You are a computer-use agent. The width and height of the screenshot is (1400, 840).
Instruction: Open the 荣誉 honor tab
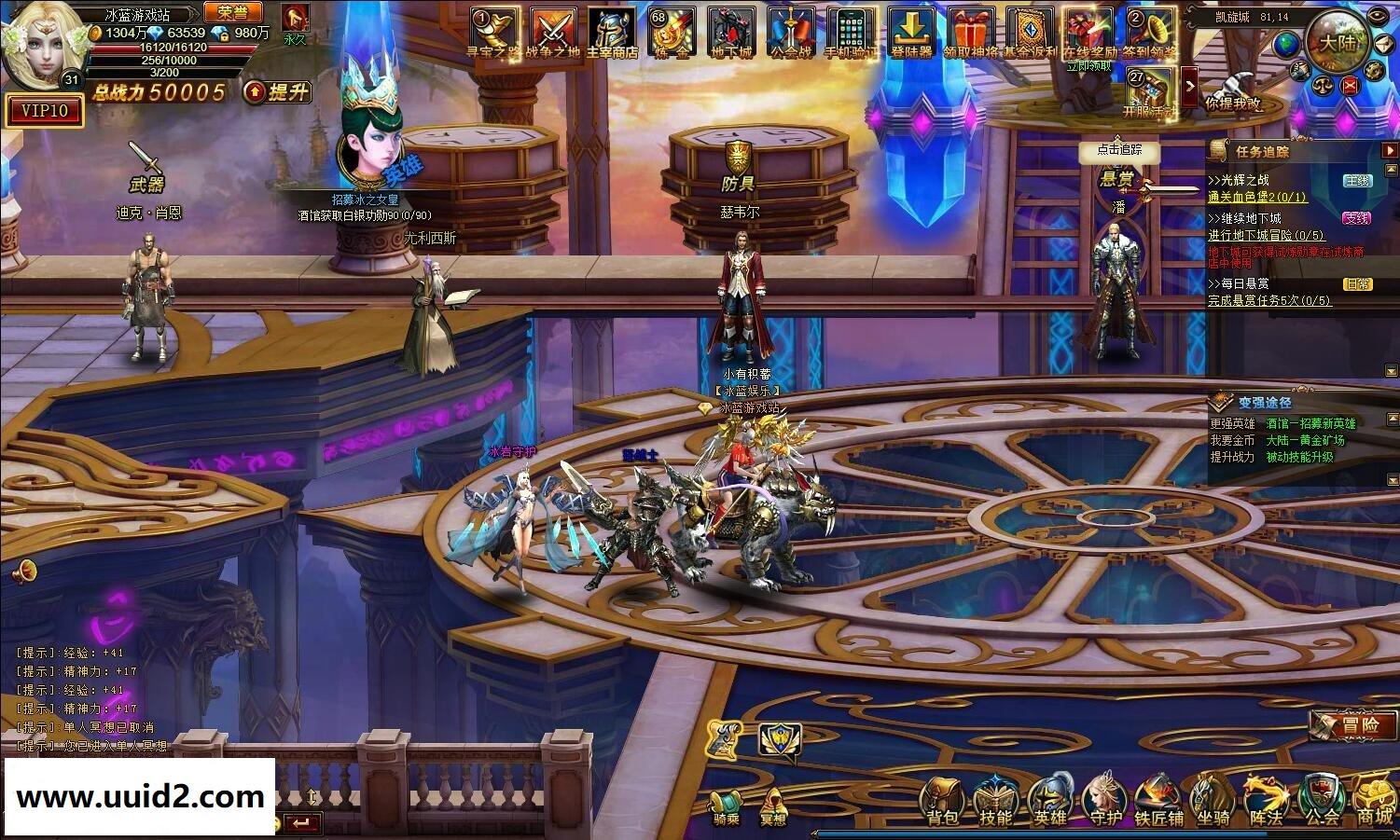(233, 12)
